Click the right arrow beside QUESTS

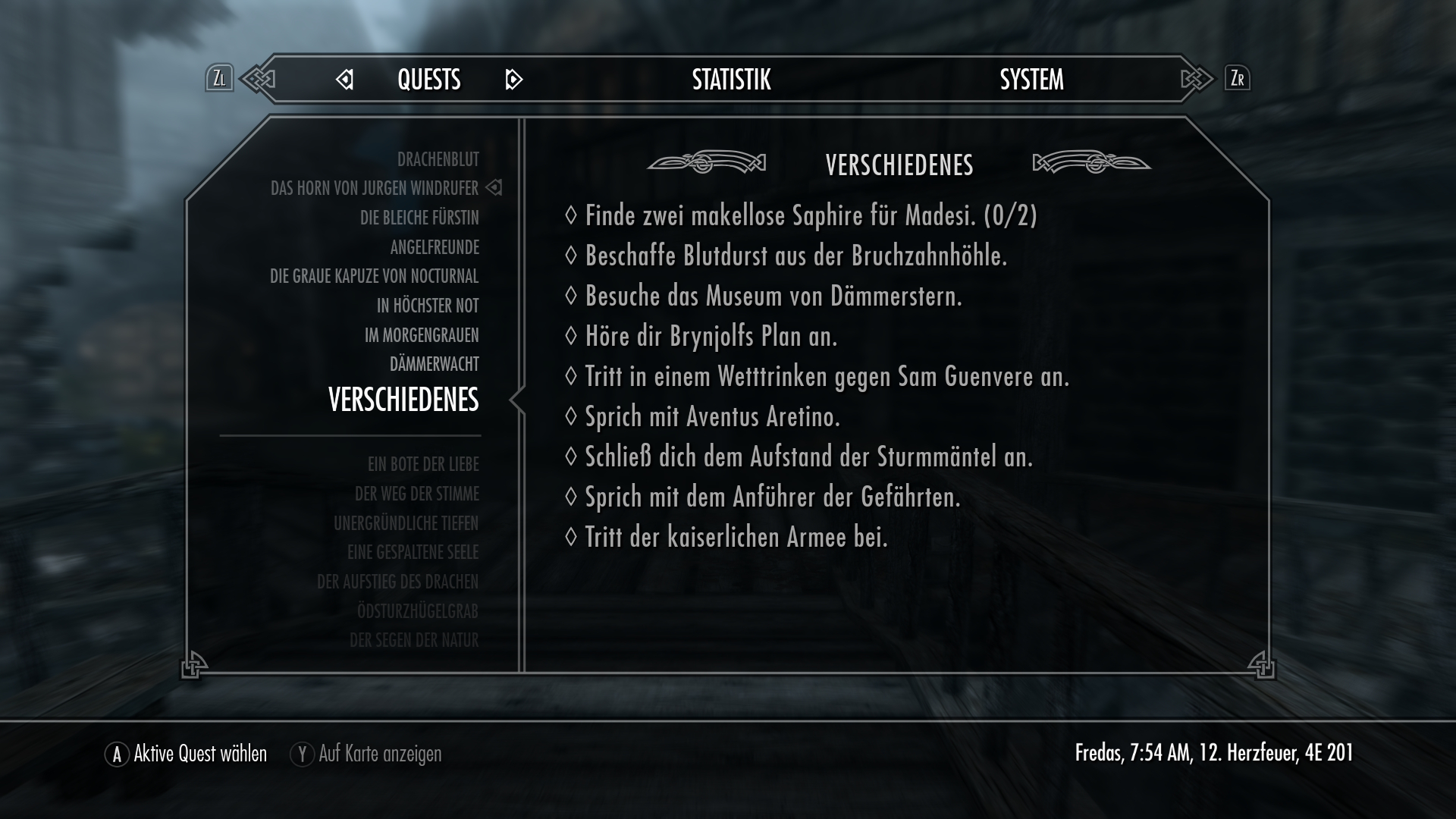tap(514, 80)
